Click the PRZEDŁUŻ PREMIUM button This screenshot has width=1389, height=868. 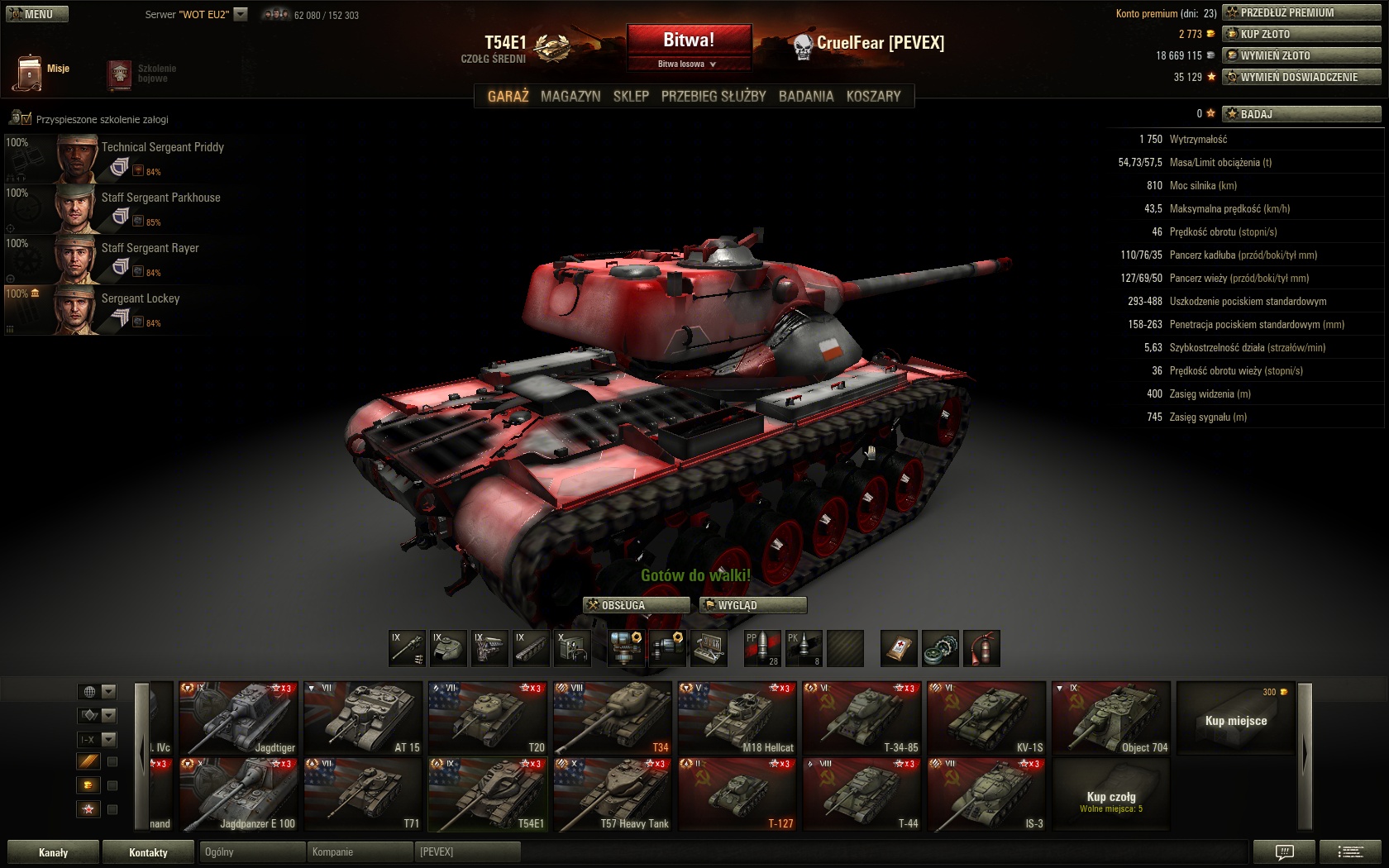[x=1301, y=12]
